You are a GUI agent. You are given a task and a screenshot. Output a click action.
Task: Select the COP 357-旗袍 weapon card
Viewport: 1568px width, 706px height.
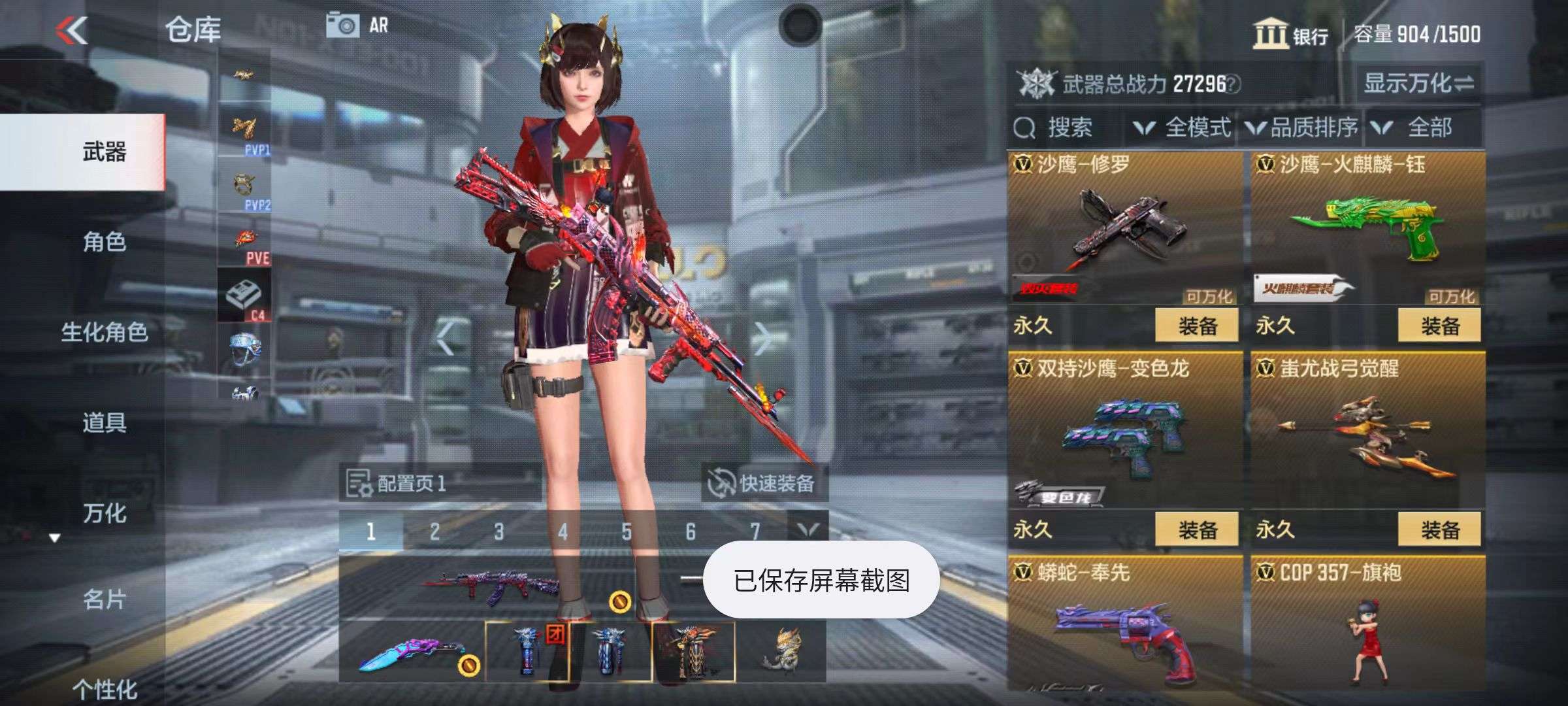tap(1367, 624)
